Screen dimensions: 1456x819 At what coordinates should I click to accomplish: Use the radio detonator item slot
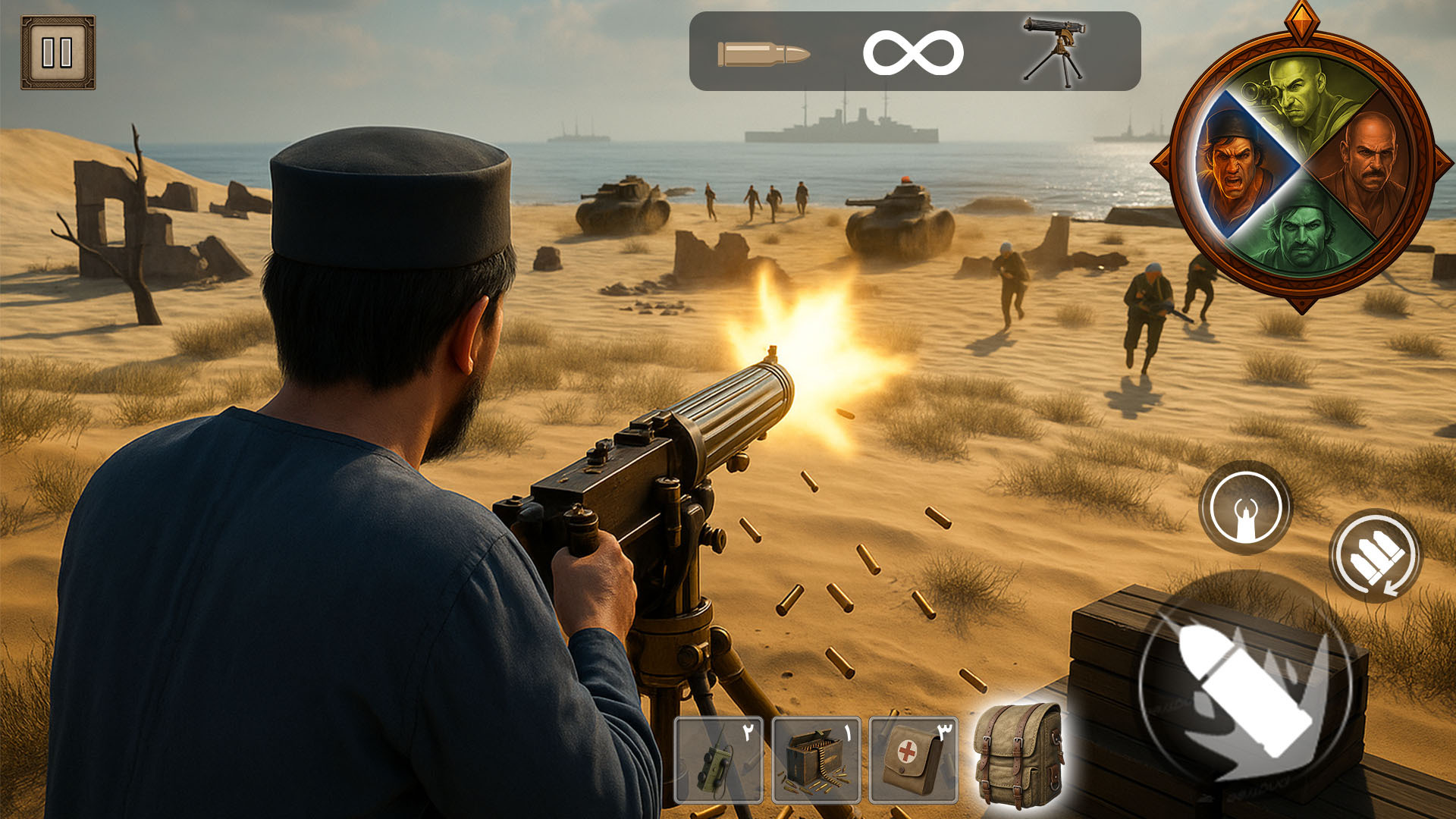click(718, 760)
